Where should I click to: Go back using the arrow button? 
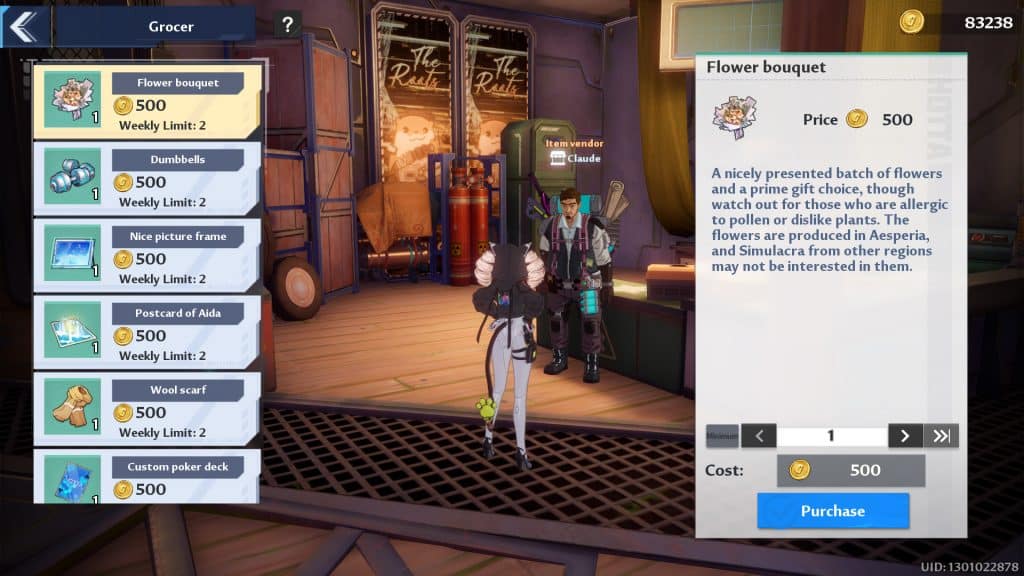(24, 26)
